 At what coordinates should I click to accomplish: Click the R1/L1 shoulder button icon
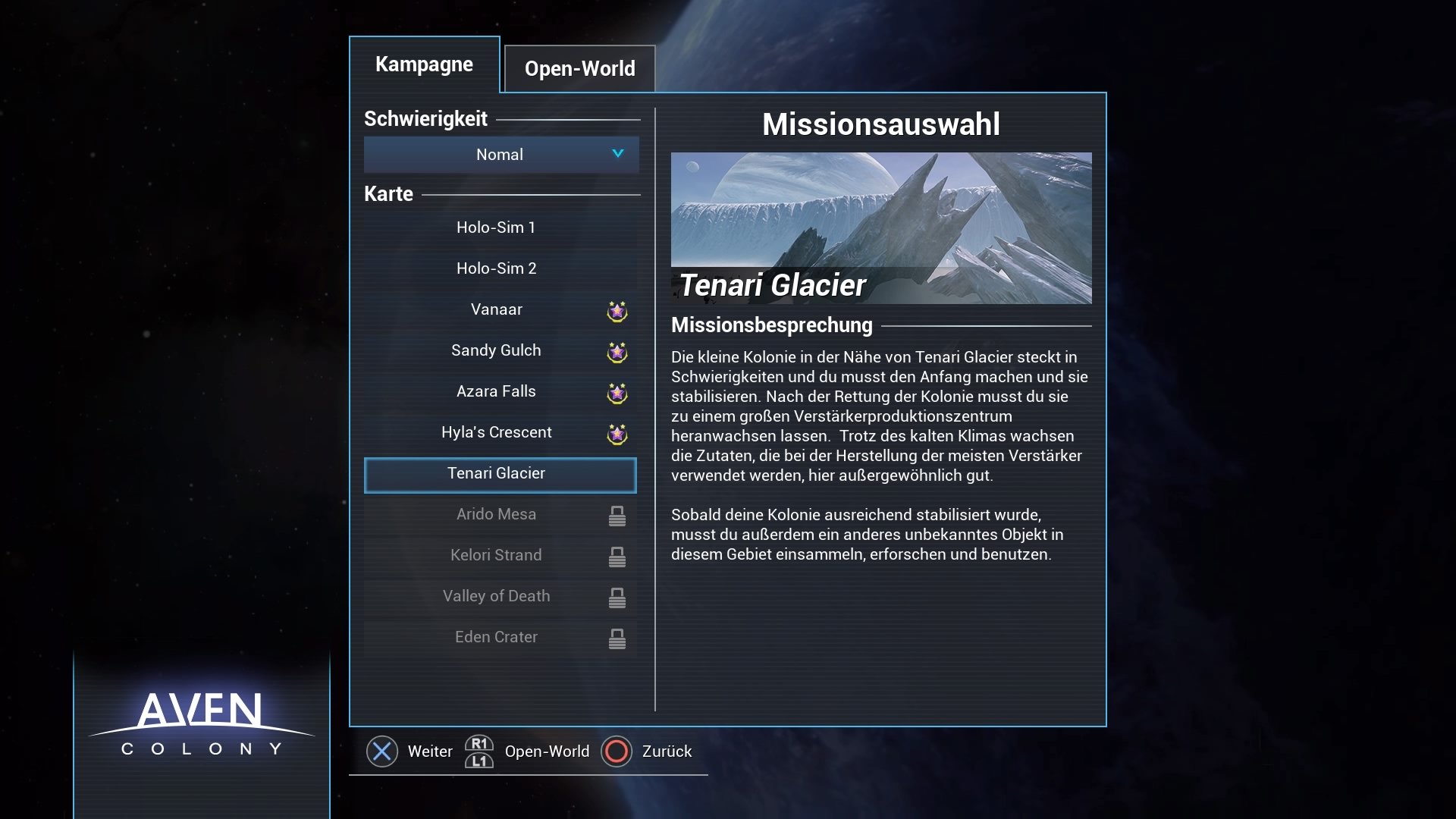[x=479, y=752]
